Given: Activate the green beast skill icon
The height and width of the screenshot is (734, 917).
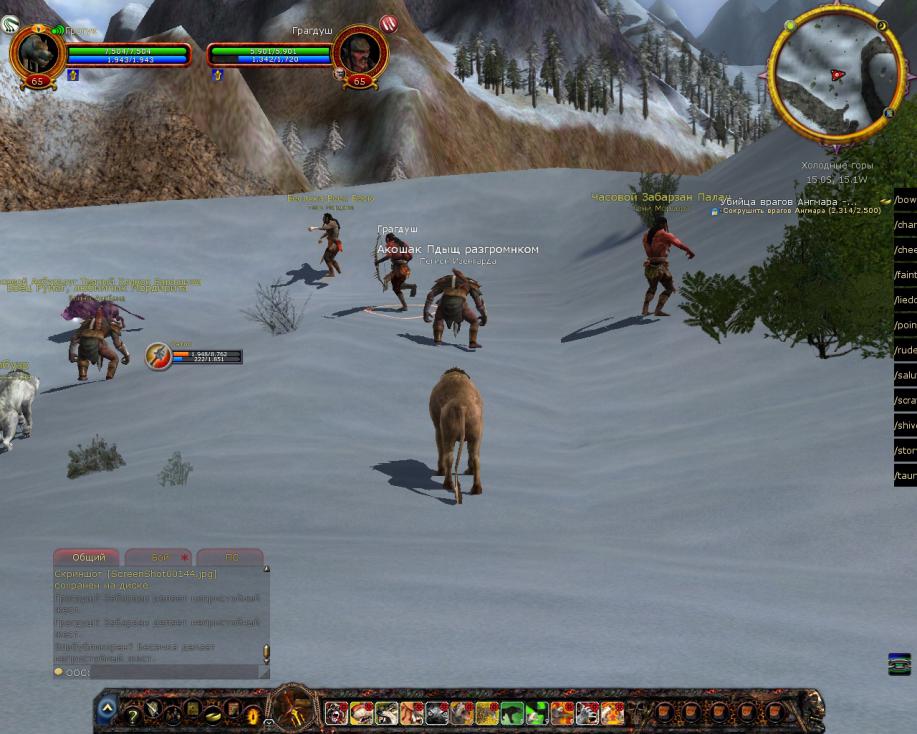Looking at the screenshot, I should [512, 713].
